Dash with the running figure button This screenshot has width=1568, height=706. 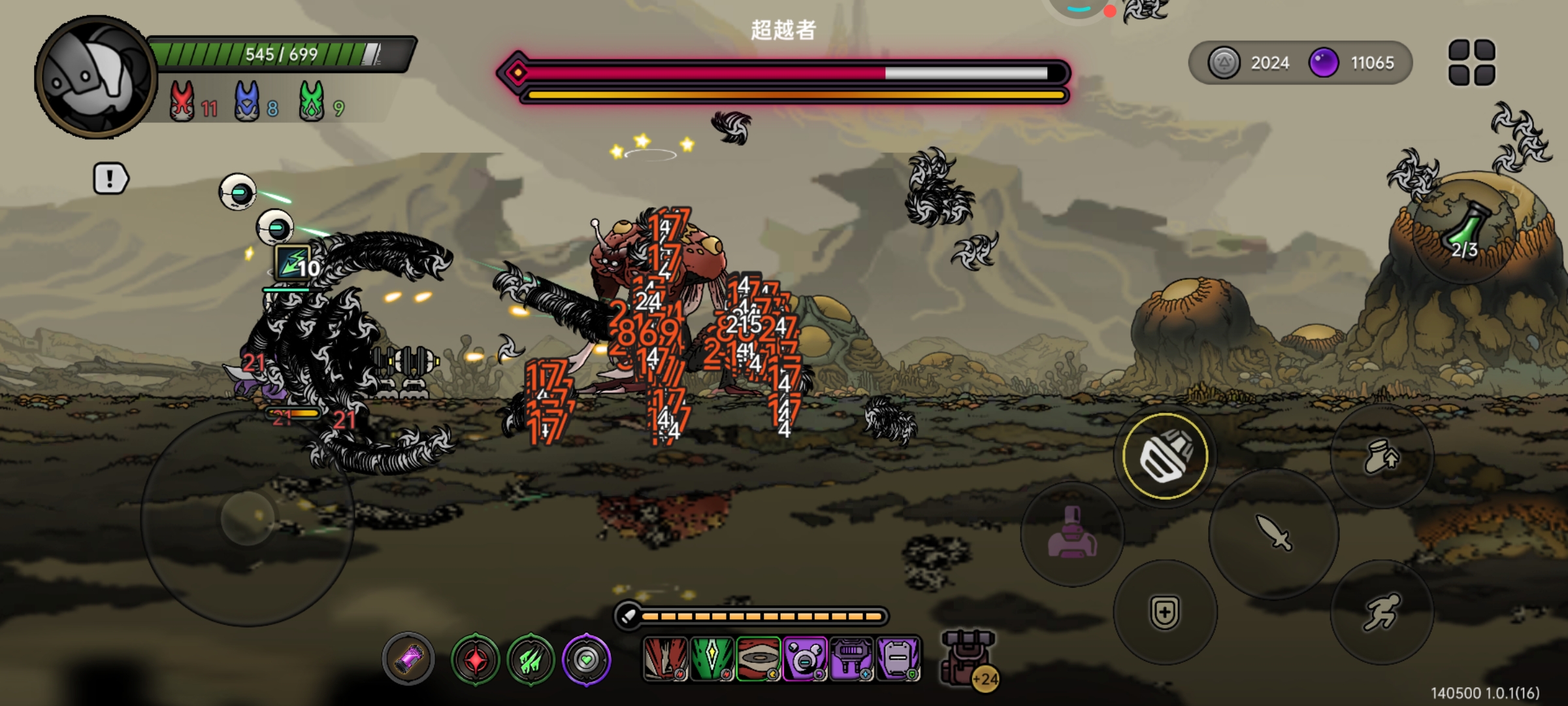[1381, 612]
